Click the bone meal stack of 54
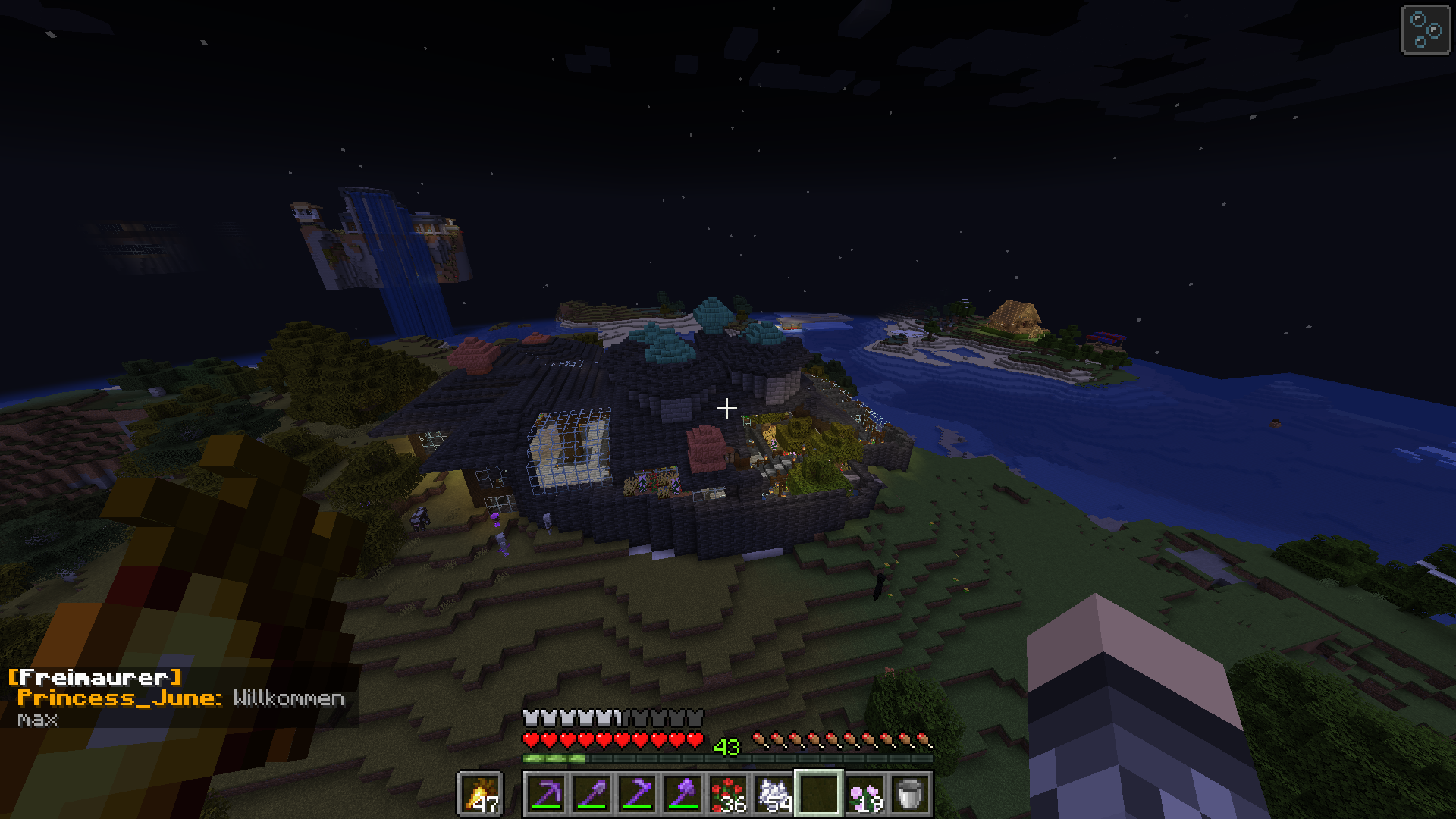Image resolution: width=1456 pixels, height=819 pixels. (x=774, y=792)
